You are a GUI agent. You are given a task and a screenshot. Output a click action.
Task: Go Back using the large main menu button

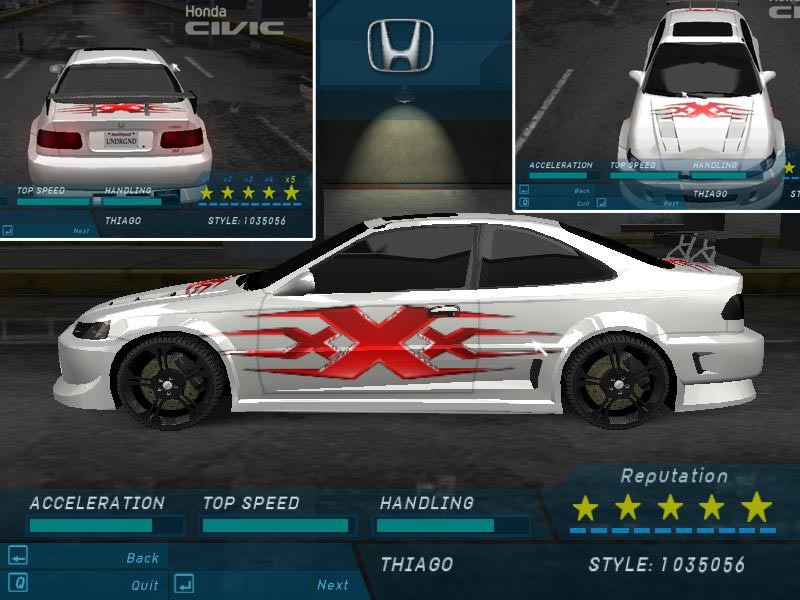(x=142, y=558)
